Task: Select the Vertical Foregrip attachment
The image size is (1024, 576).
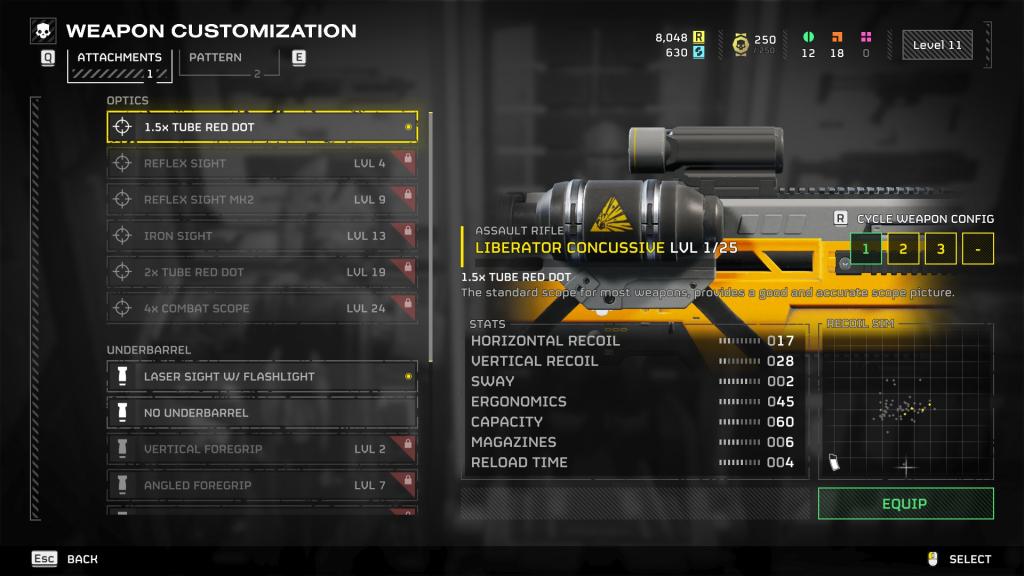Action: (262, 449)
